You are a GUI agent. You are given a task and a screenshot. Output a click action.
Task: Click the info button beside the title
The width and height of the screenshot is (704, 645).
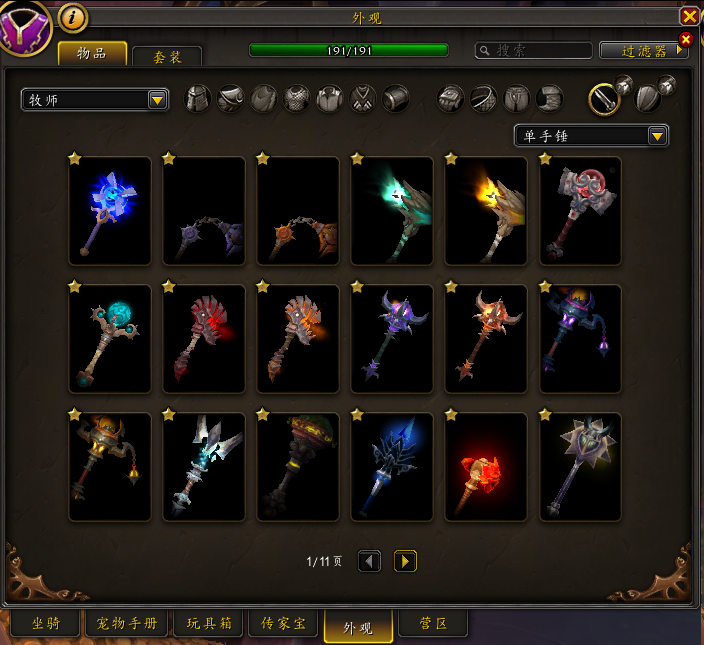click(72, 17)
